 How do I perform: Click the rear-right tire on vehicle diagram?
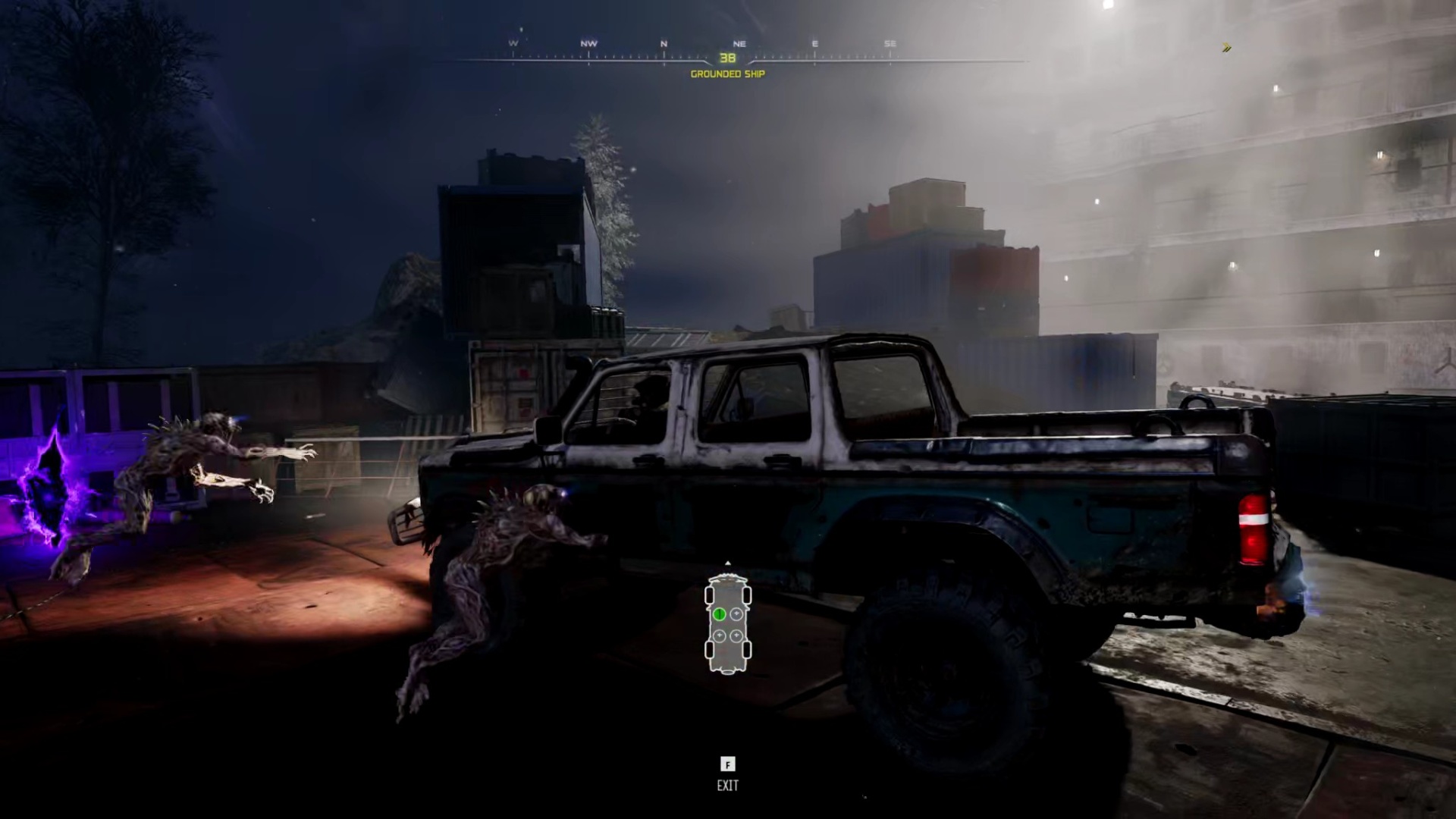(x=747, y=649)
